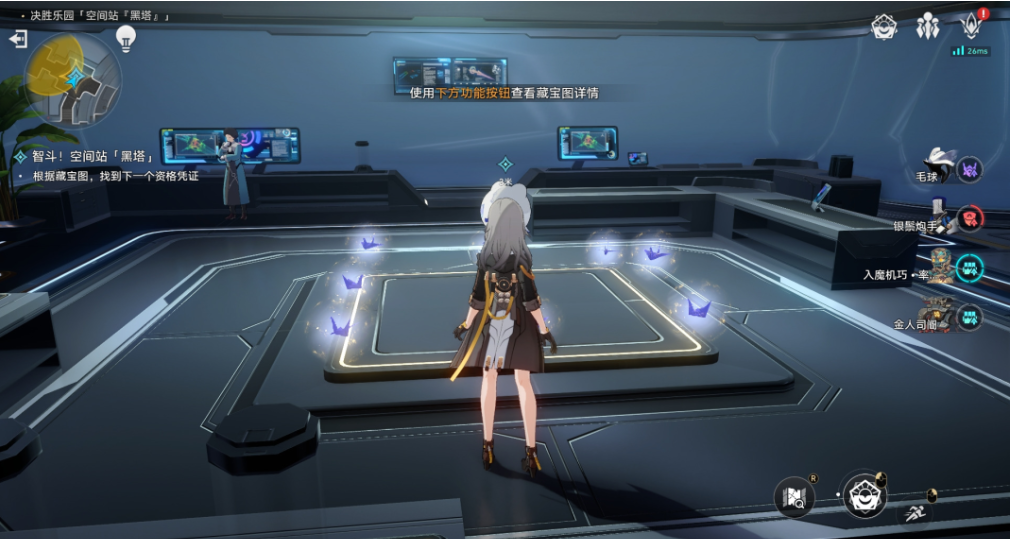Open the pentagon emblem icon in top bar

tap(884, 27)
